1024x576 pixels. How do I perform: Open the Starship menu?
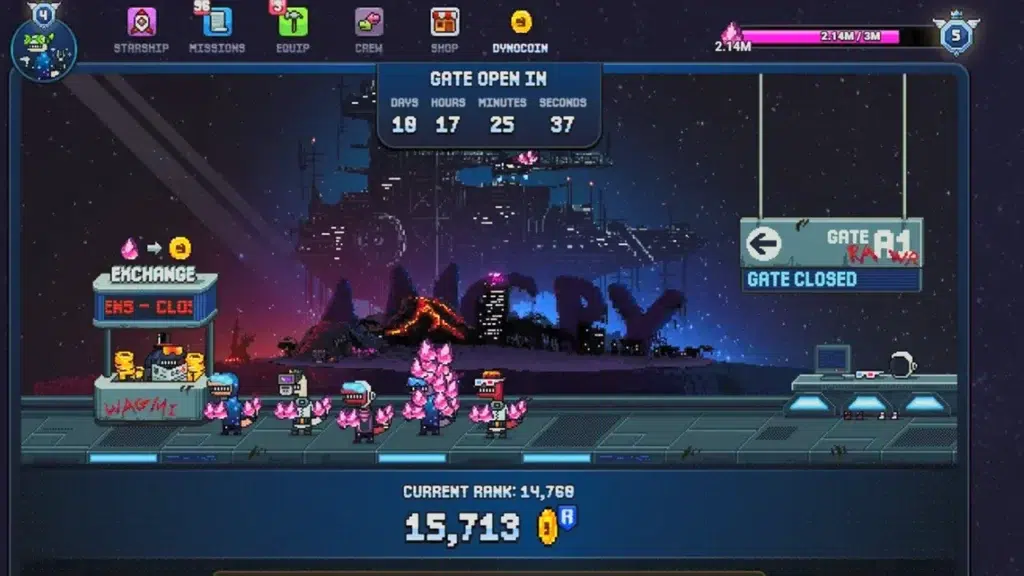(141, 29)
